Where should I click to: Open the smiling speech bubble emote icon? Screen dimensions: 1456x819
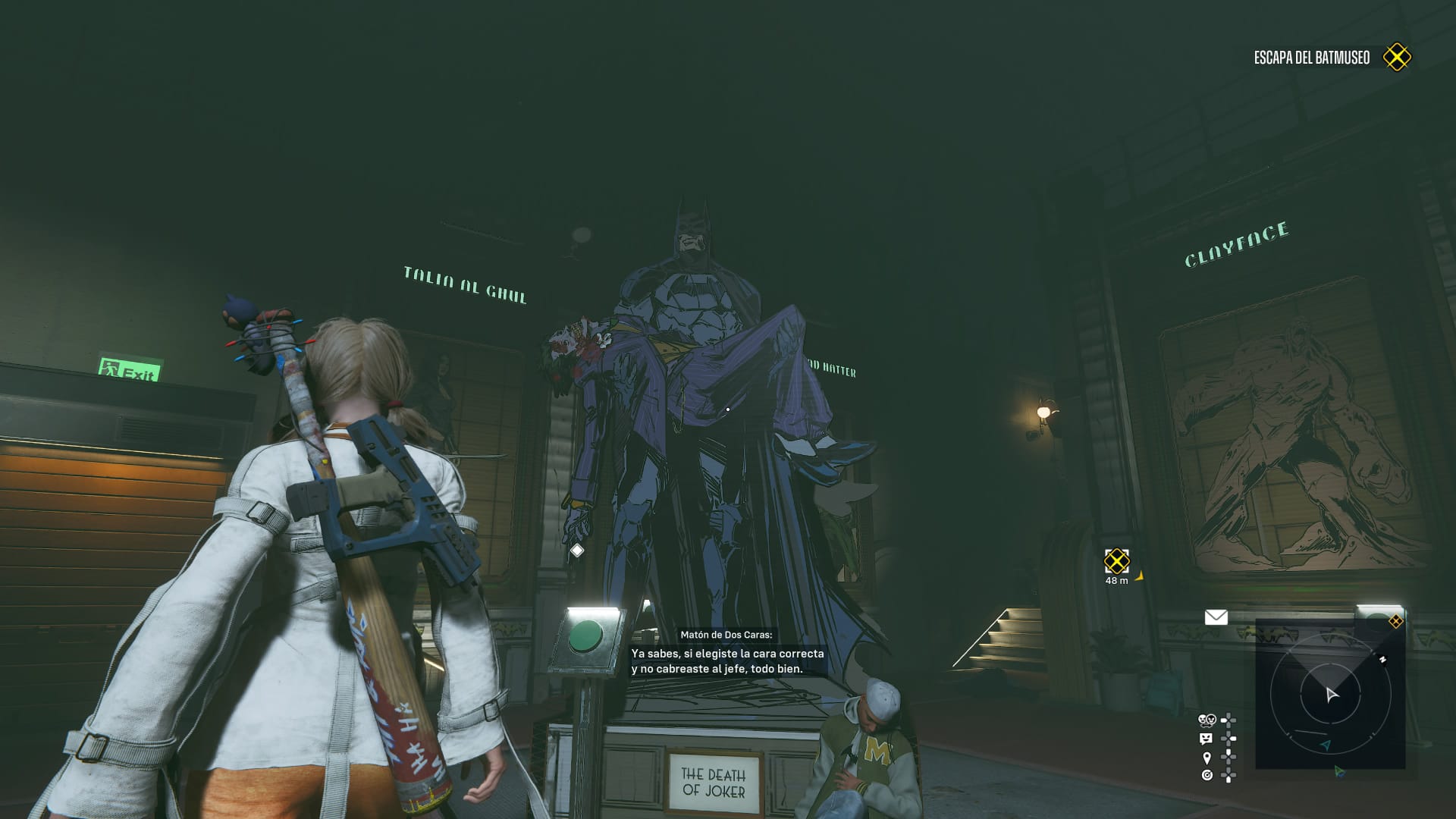point(1206,739)
